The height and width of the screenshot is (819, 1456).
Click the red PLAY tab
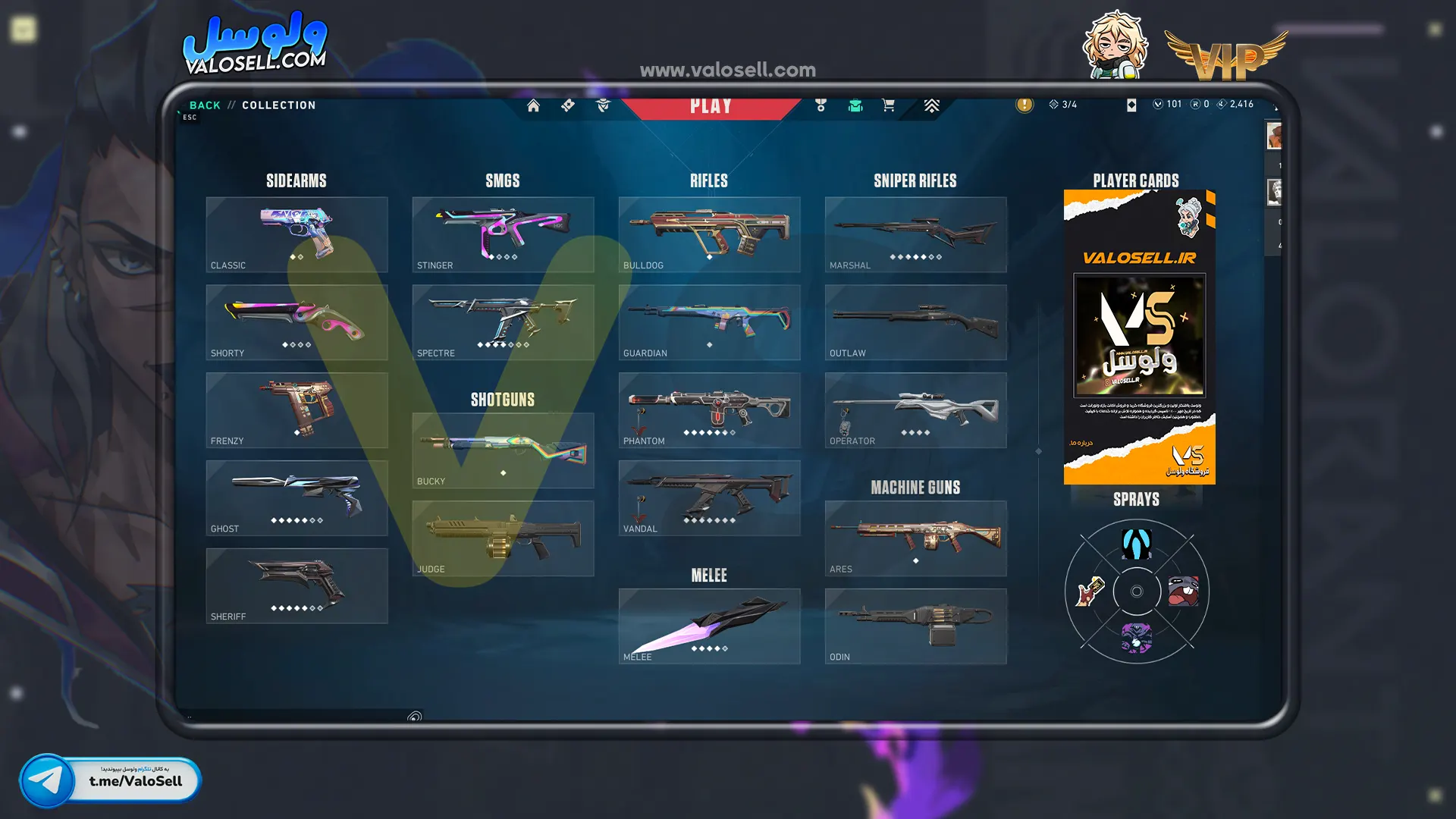click(x=711, y=107)
